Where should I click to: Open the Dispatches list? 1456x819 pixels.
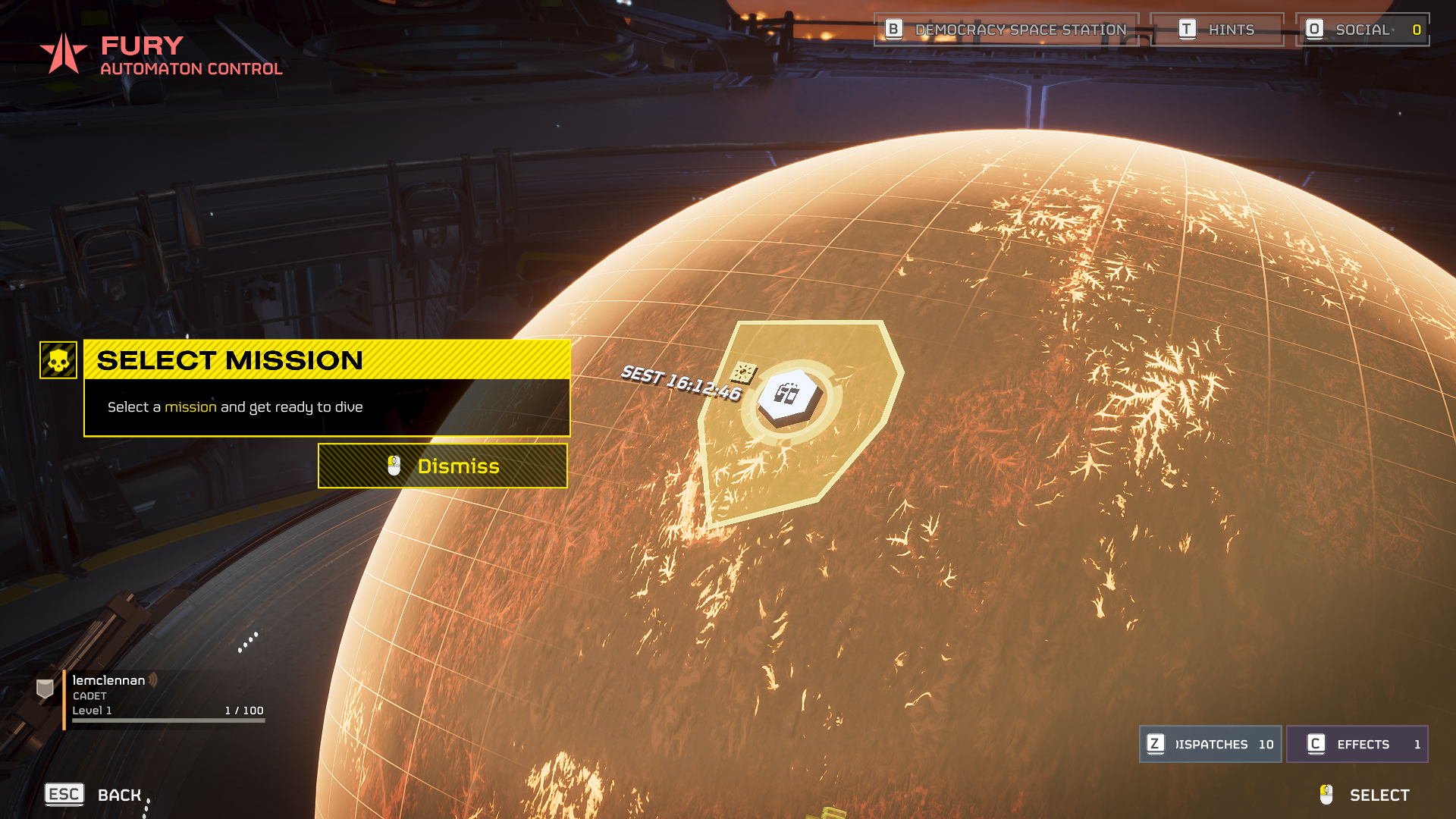click(1210, 744)
